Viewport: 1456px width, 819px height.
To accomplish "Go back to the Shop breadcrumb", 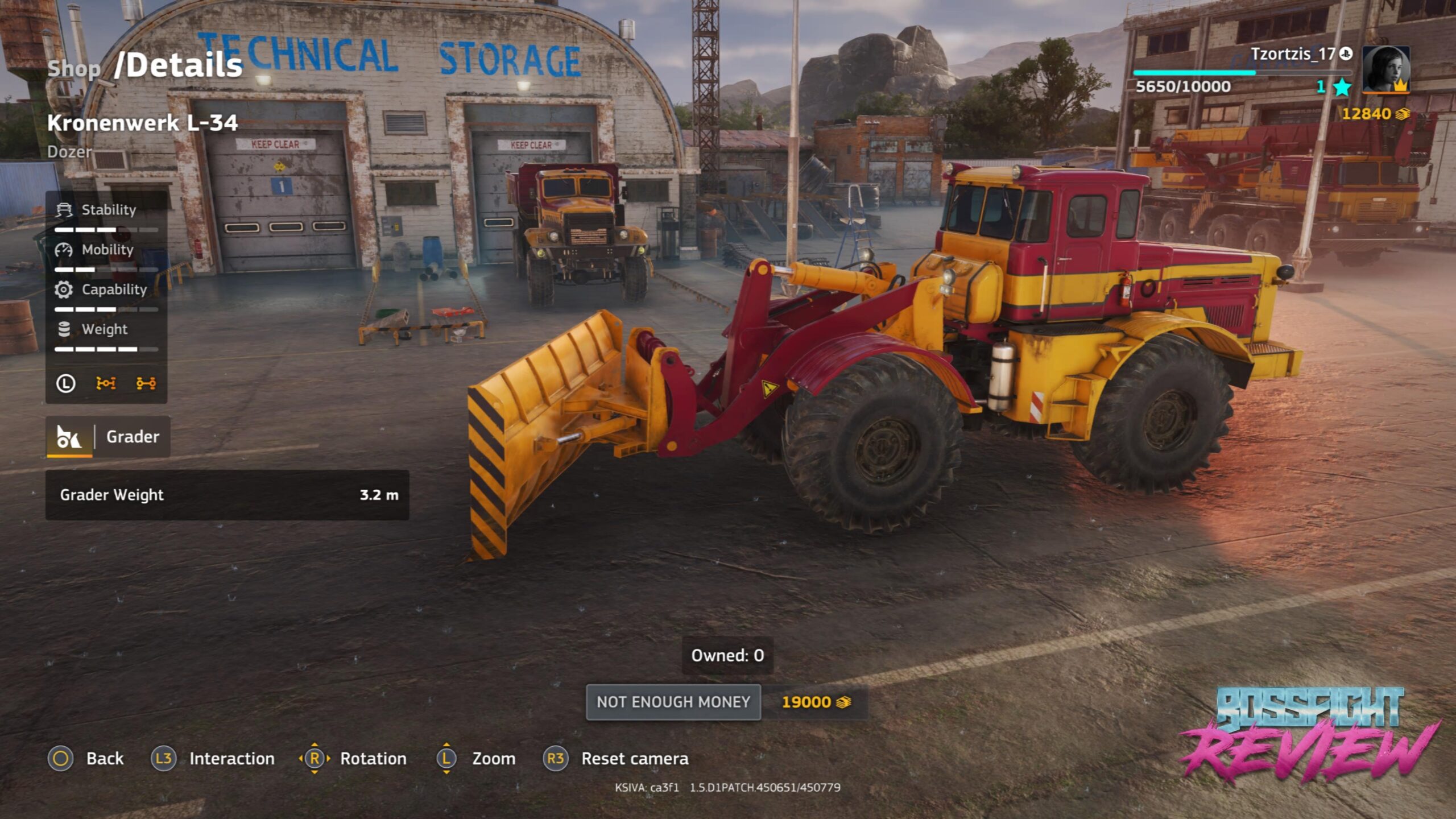I will pos(74,69).
